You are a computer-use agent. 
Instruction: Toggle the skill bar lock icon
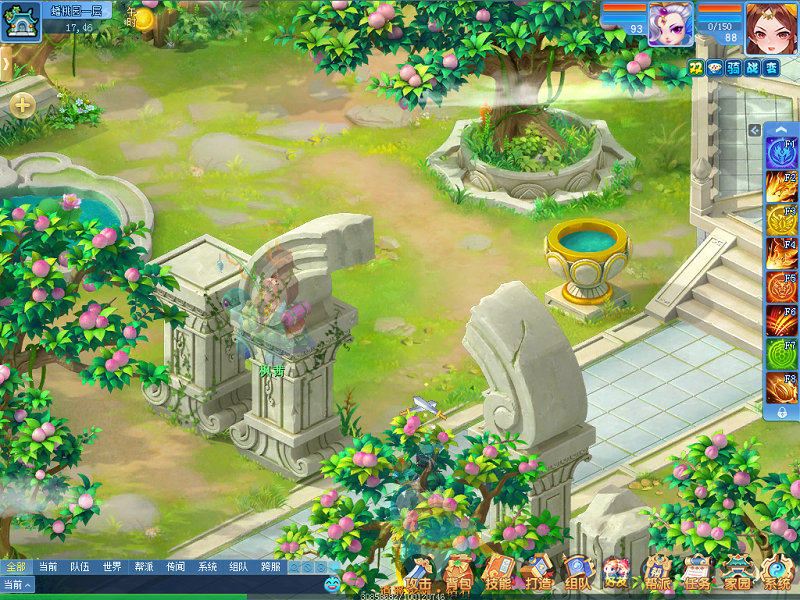tap(781, 412)
